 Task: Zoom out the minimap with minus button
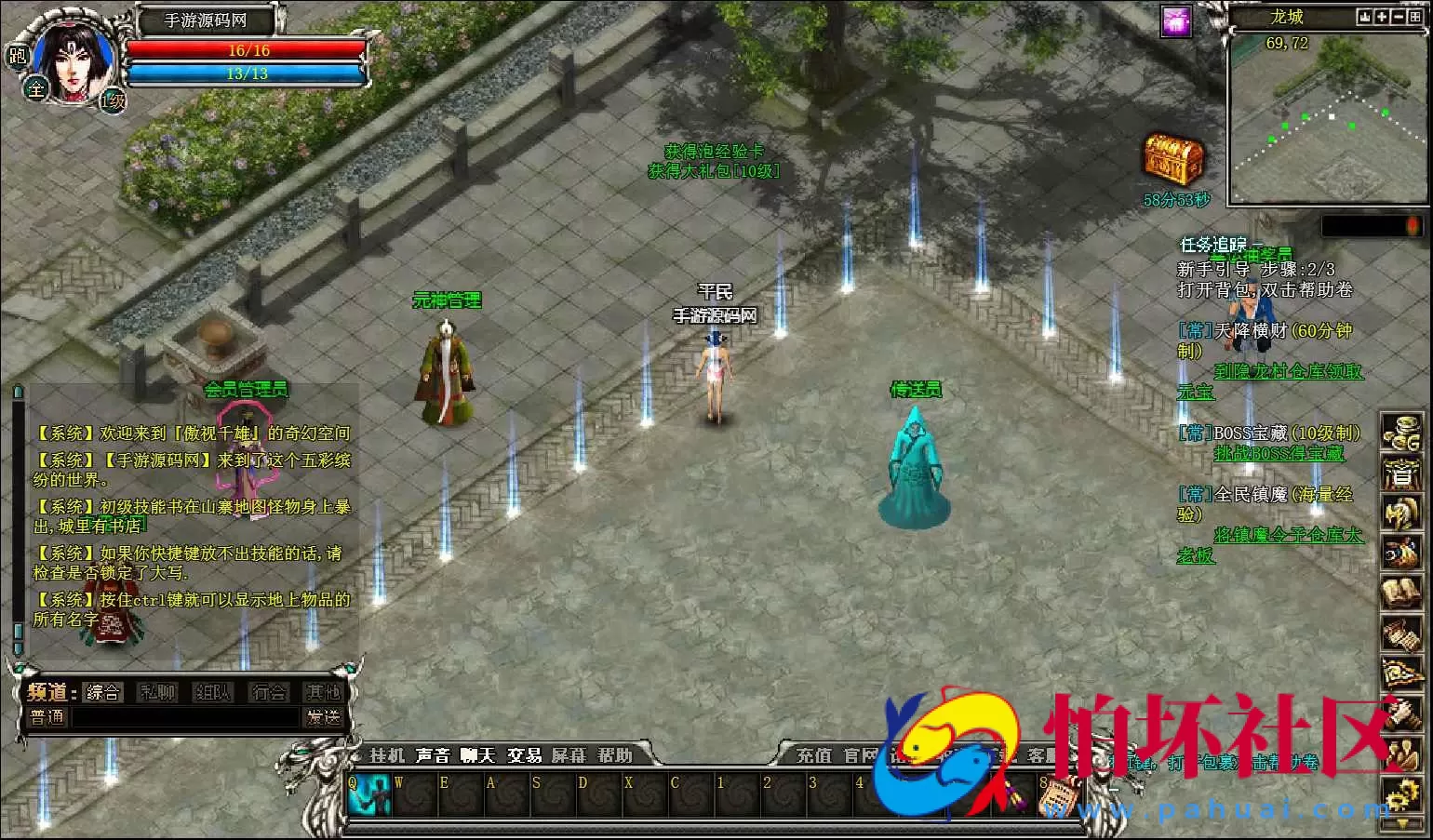(1399, 18)
